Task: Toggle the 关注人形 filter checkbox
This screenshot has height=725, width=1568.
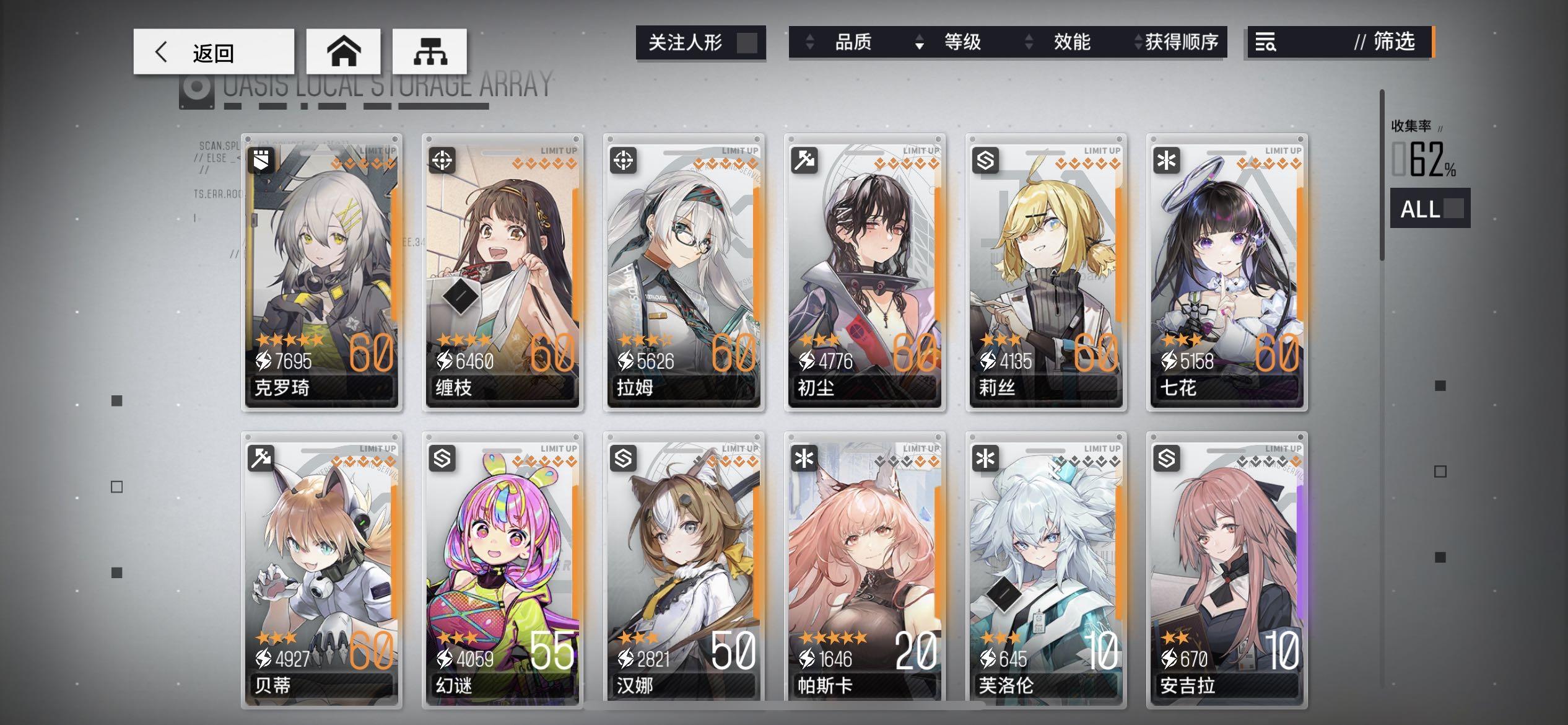Action: pos(747,42)
